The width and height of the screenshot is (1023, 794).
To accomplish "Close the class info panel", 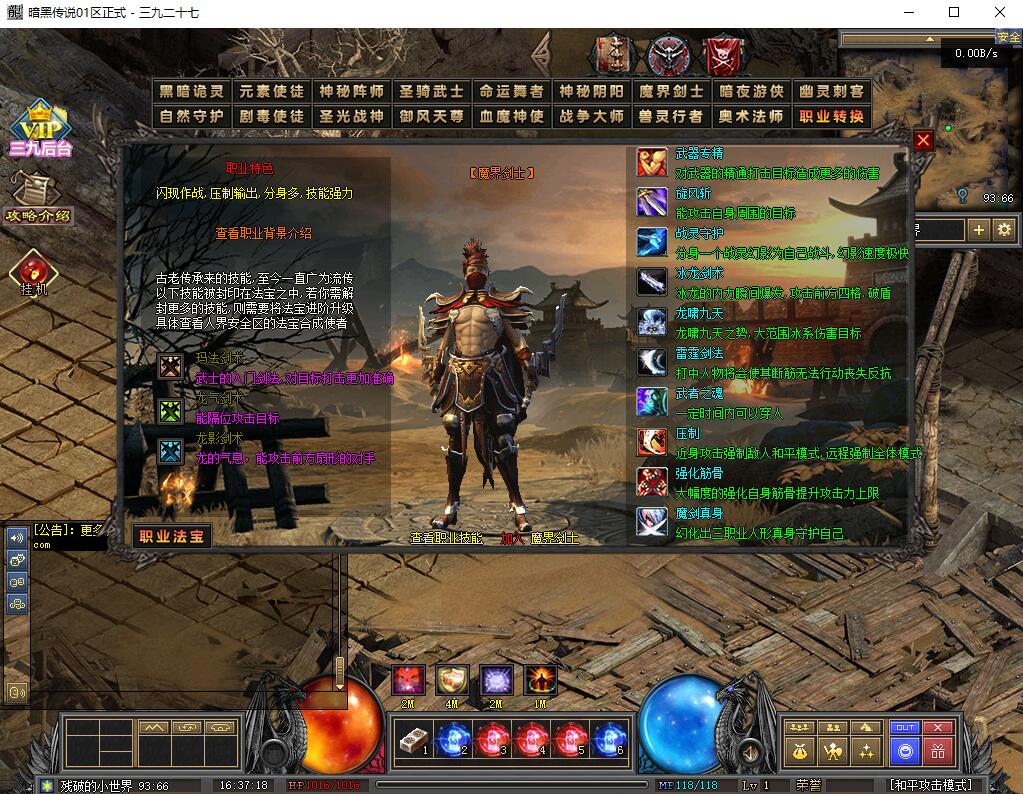I will click(x=923, y=141).
